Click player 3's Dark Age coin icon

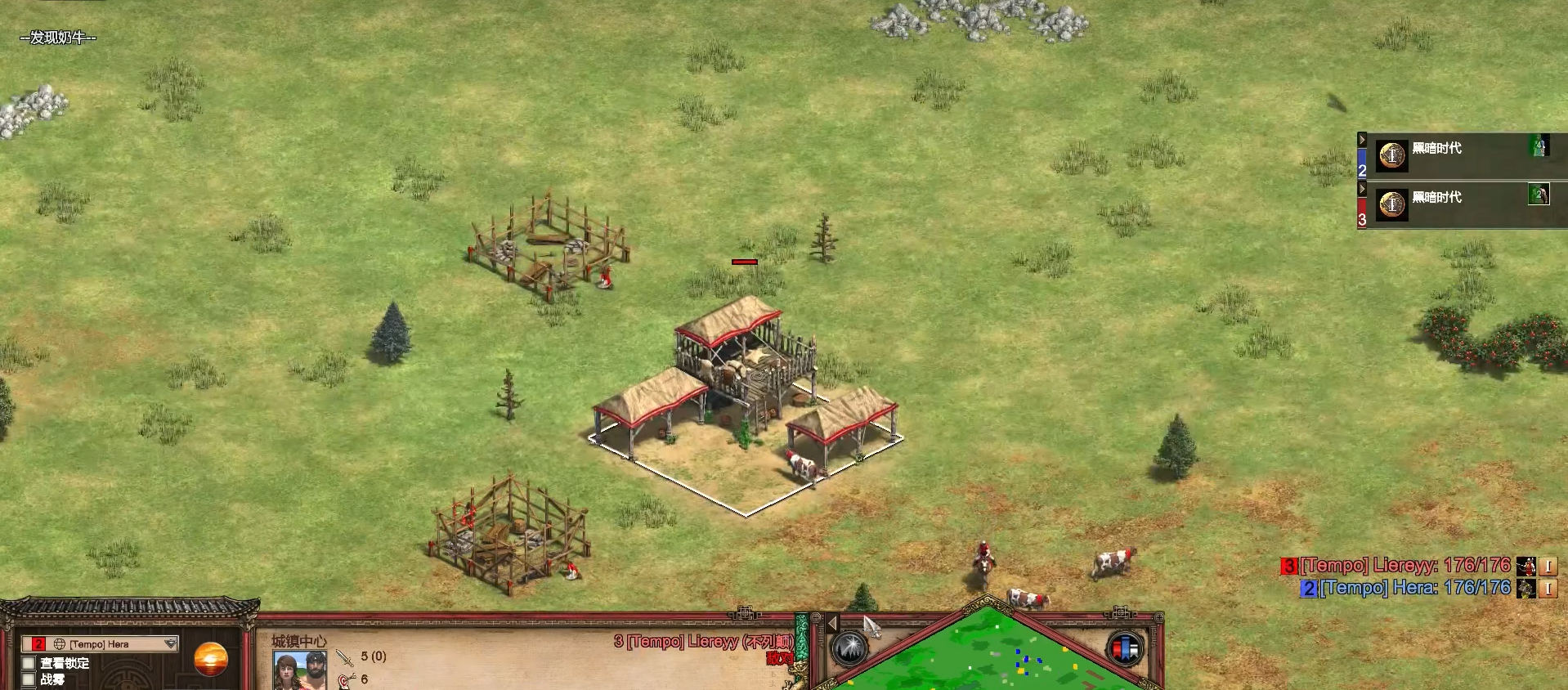tap(1391, 204)
